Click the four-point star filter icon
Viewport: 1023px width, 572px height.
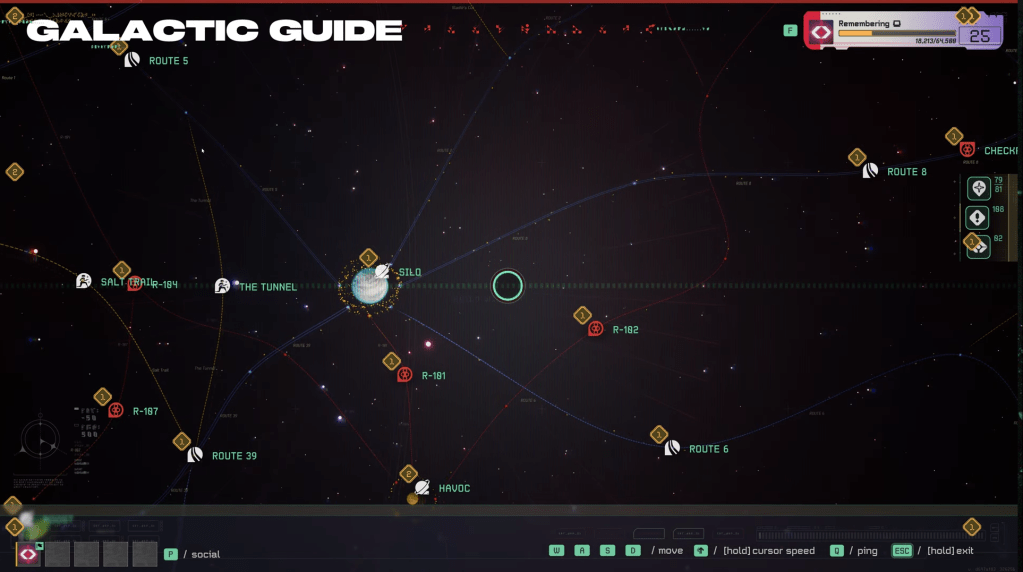click(x=977, y=188)
